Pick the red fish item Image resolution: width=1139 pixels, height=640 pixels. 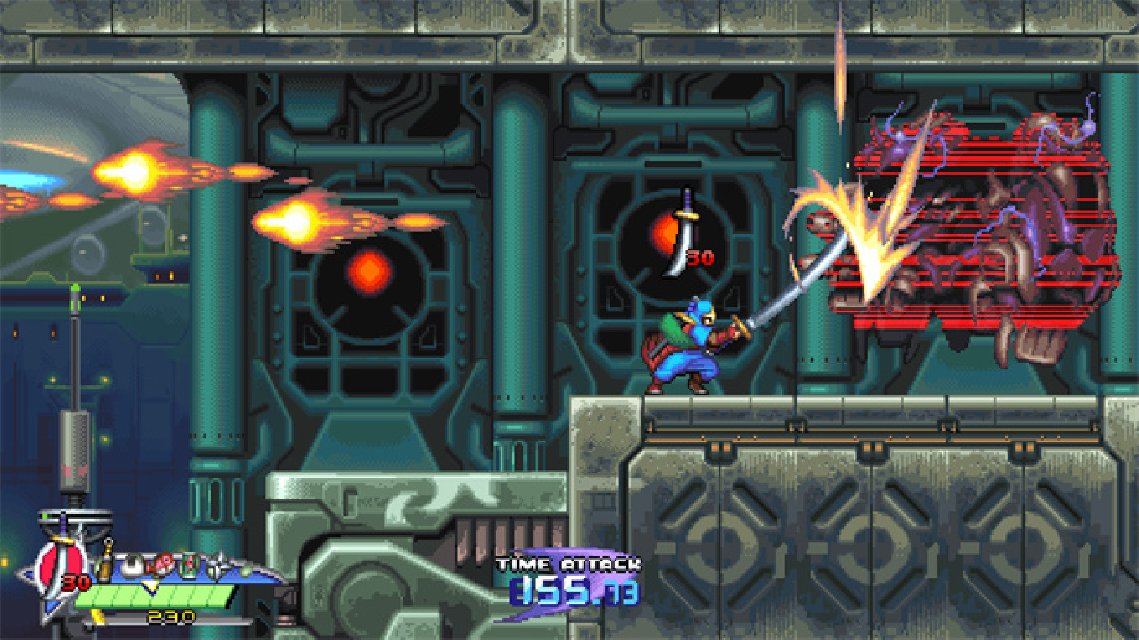[161, 566]
